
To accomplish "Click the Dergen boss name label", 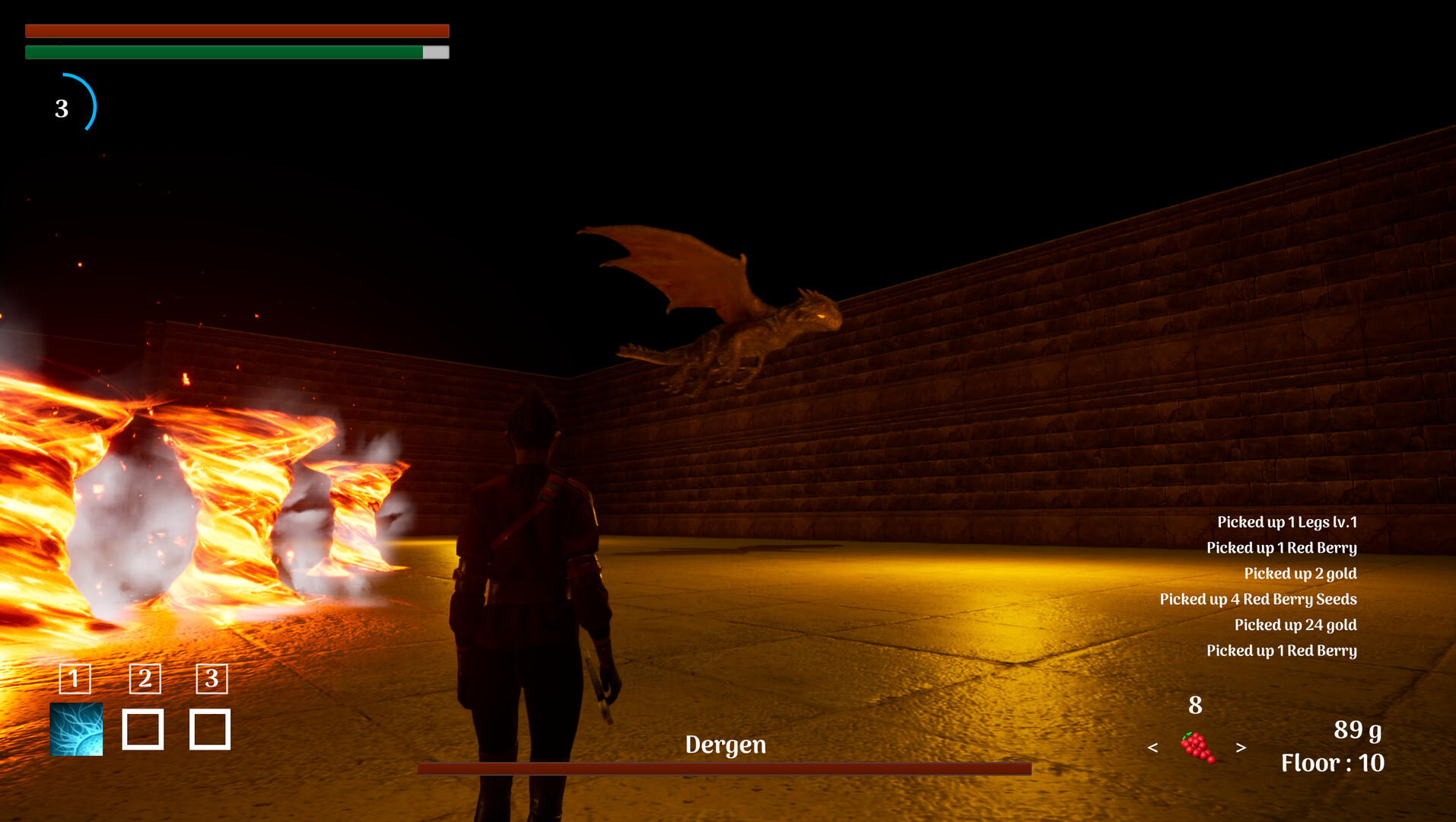I will tap(726, 745).
